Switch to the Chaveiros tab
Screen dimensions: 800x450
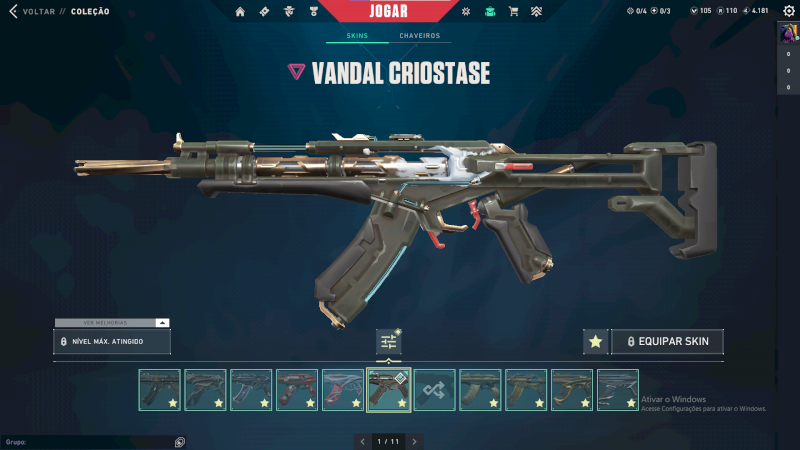[x=419, y=36]
